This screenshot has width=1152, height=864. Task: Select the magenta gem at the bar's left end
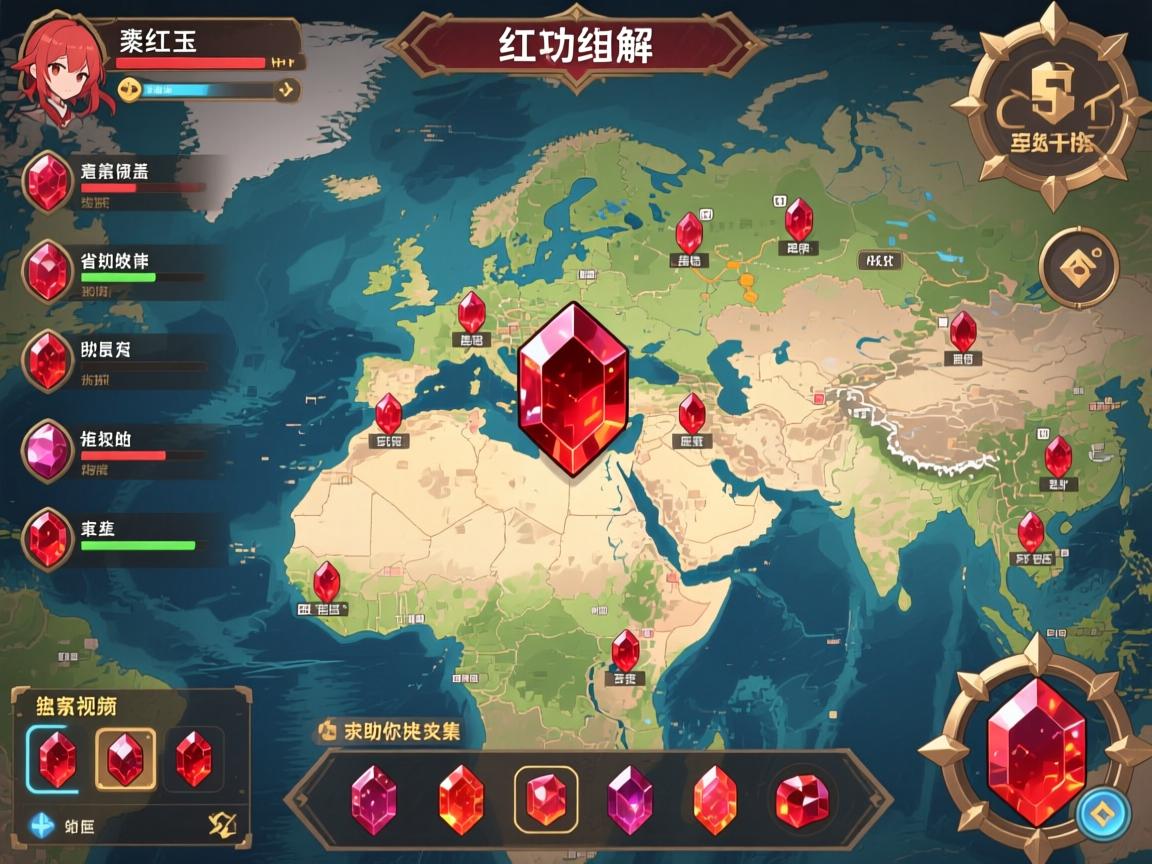point(373,799)
